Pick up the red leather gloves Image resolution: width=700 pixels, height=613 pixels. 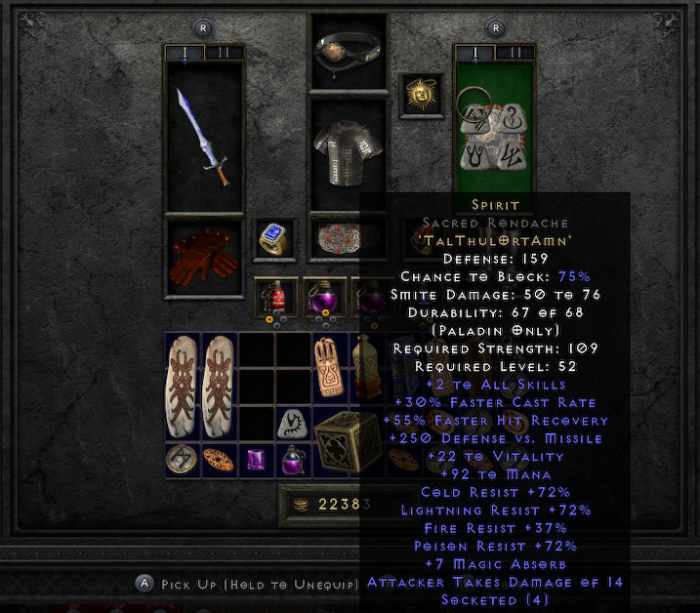pyautogui.click(x=203, y=256)
